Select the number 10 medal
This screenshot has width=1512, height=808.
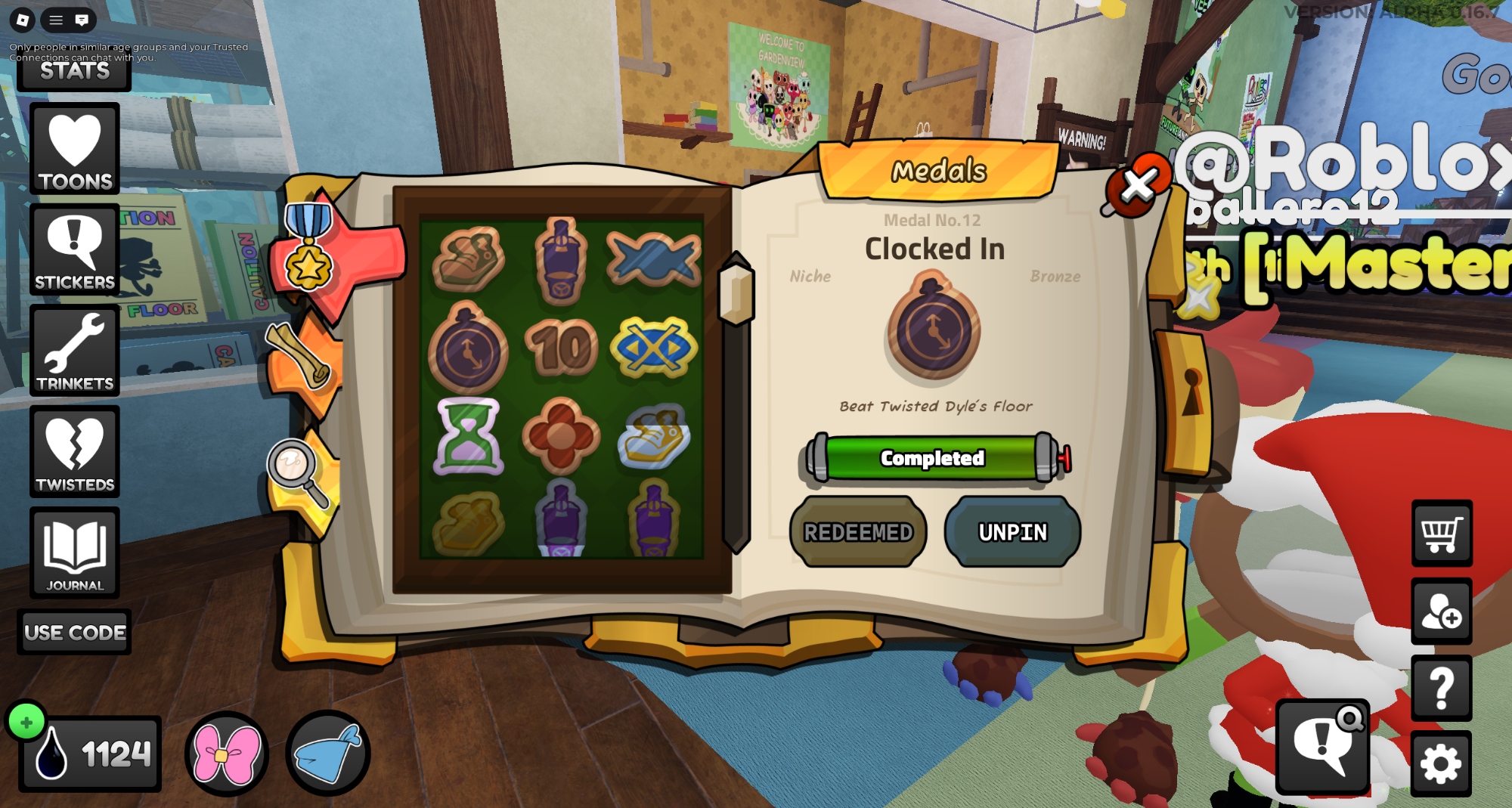[x=561, y=348]
